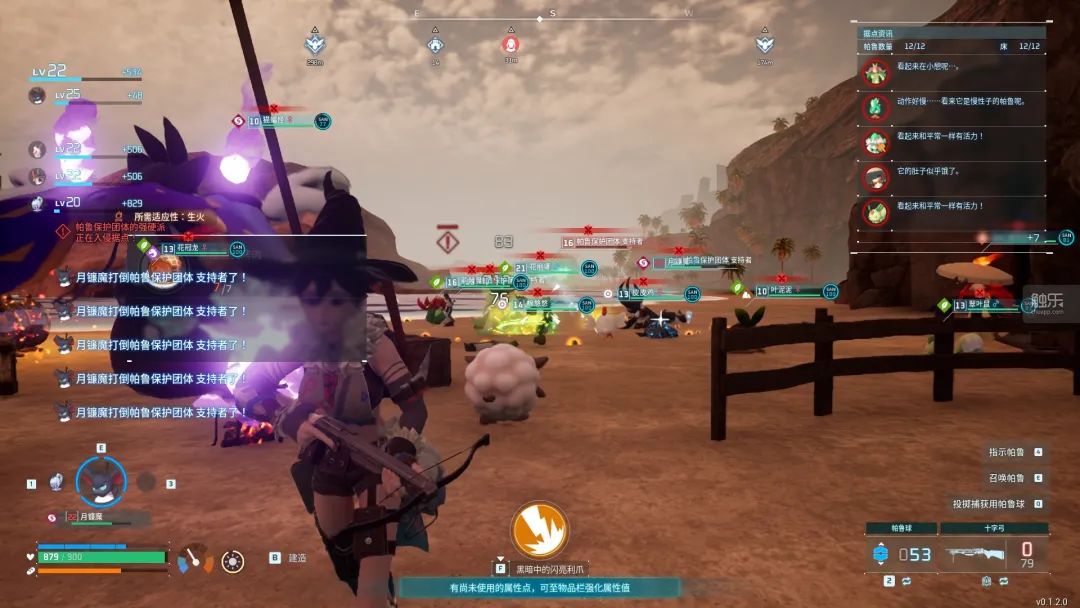Screen dimensions: 1080x608
Task: Click the base row 看起来在小憩呢
Action: [925, 69]
